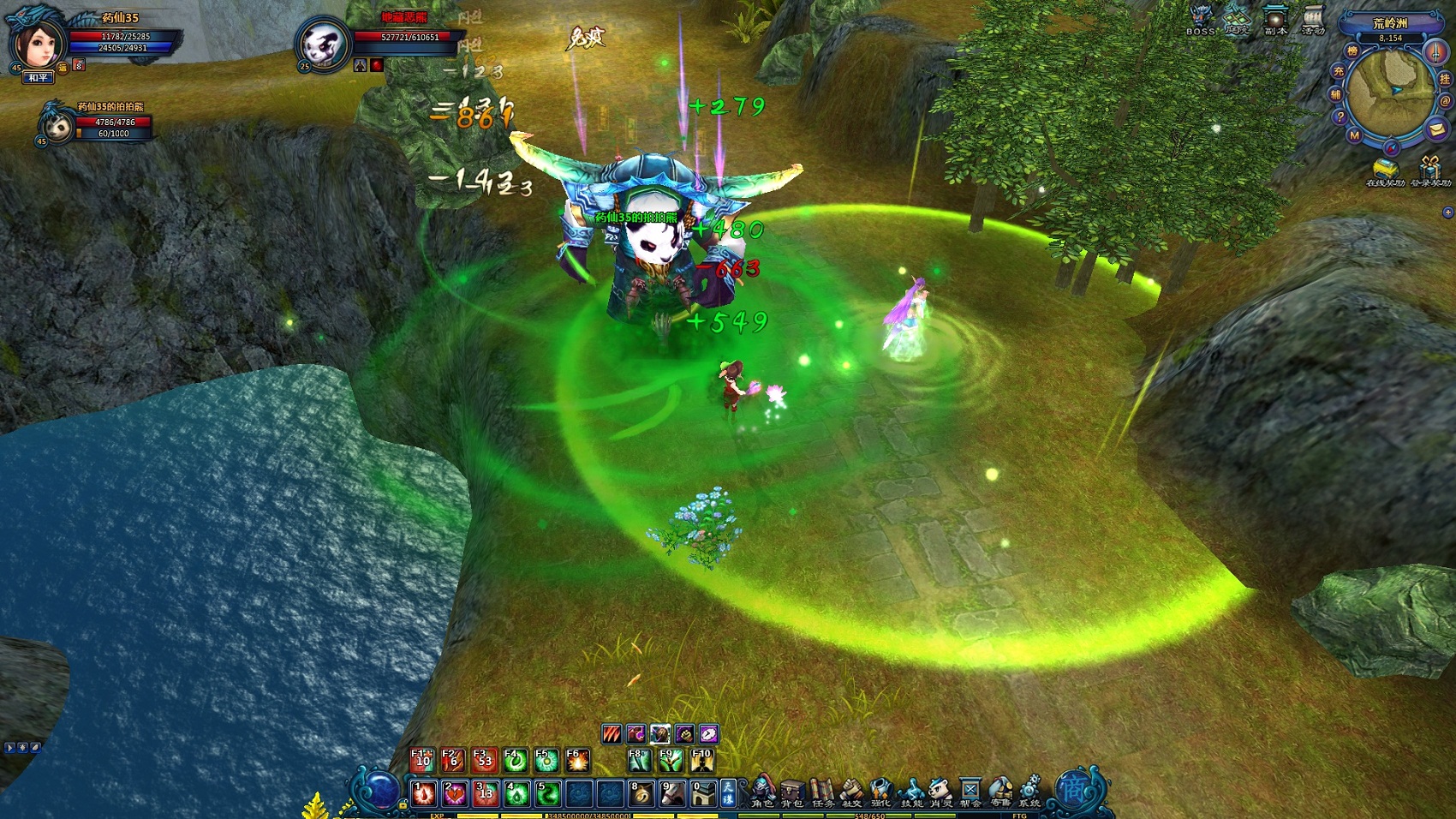Open the 角色 character menu
The image size is (1456, 819).
[762, 791]
